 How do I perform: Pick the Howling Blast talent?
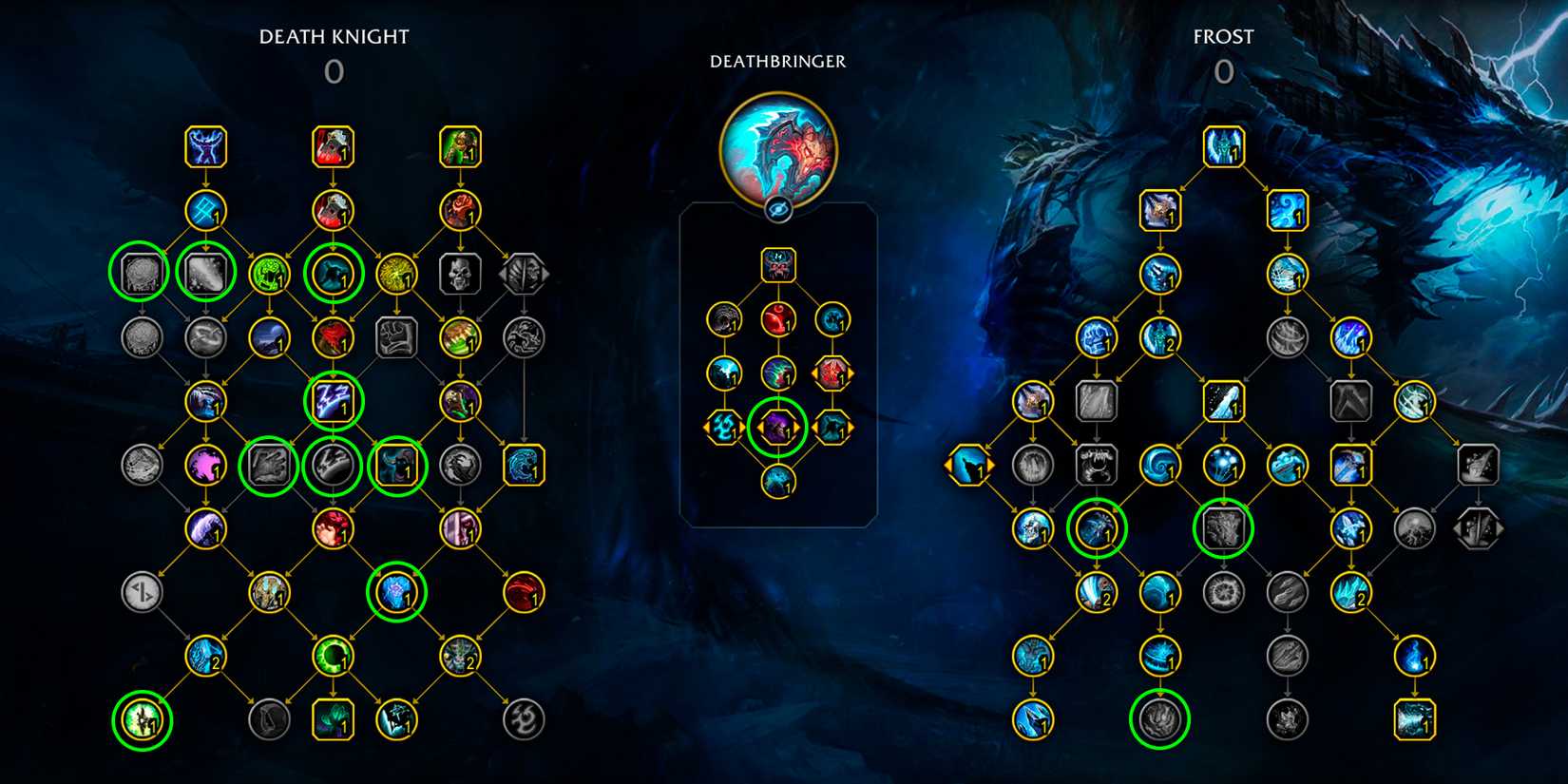click(x=1290, y=211)
